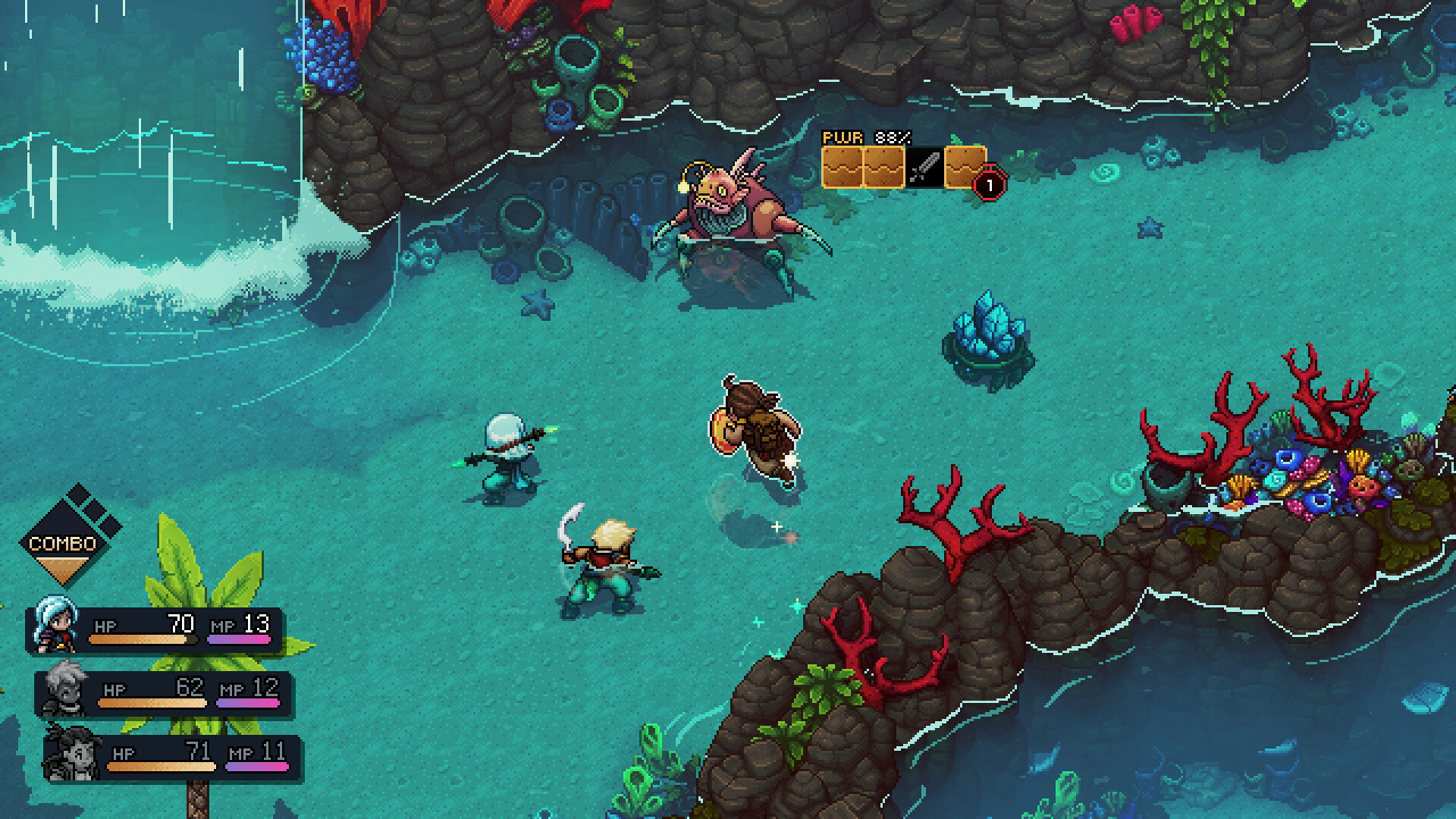The width and height of the screenshot is (1456, 819).
Task: Click the HP label on the third status bar
Action: (121, 753)
